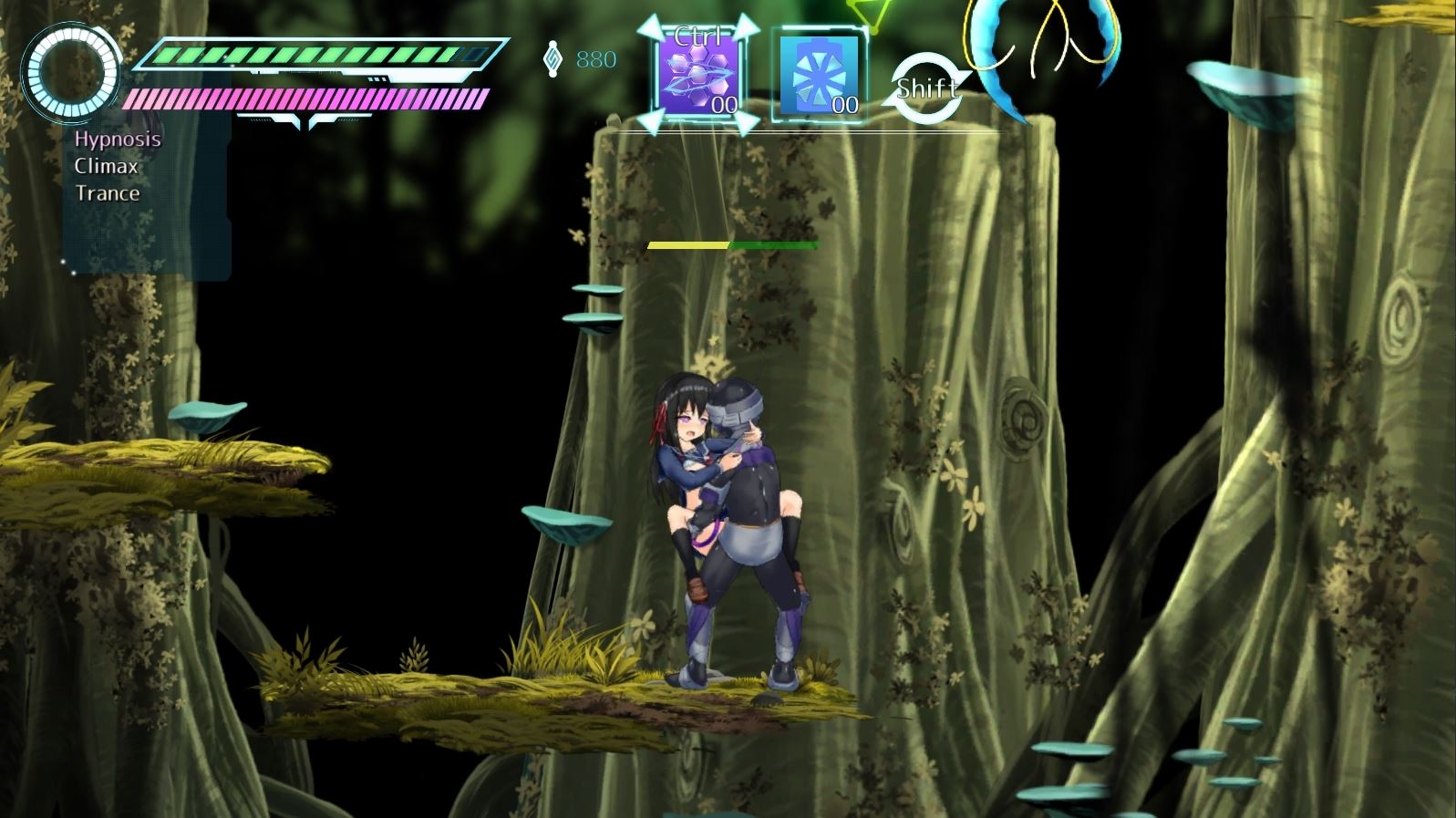
Task: Click the circular swap arrows icon
Action: (925, 89)
